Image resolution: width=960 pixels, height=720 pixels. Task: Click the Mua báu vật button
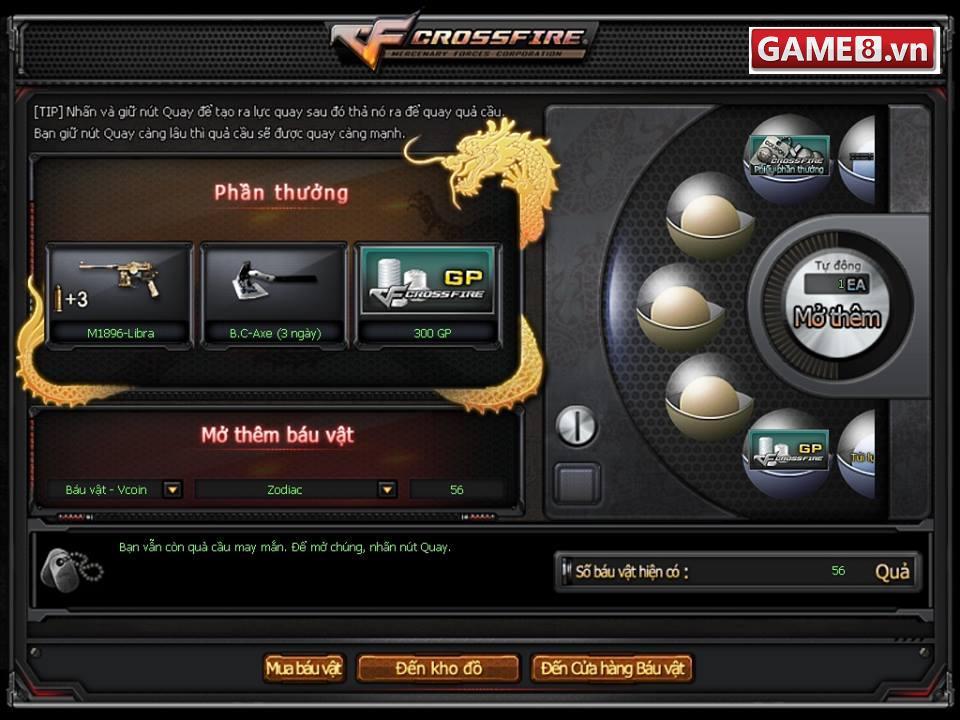pyautogui.click(x=304, y=668)
